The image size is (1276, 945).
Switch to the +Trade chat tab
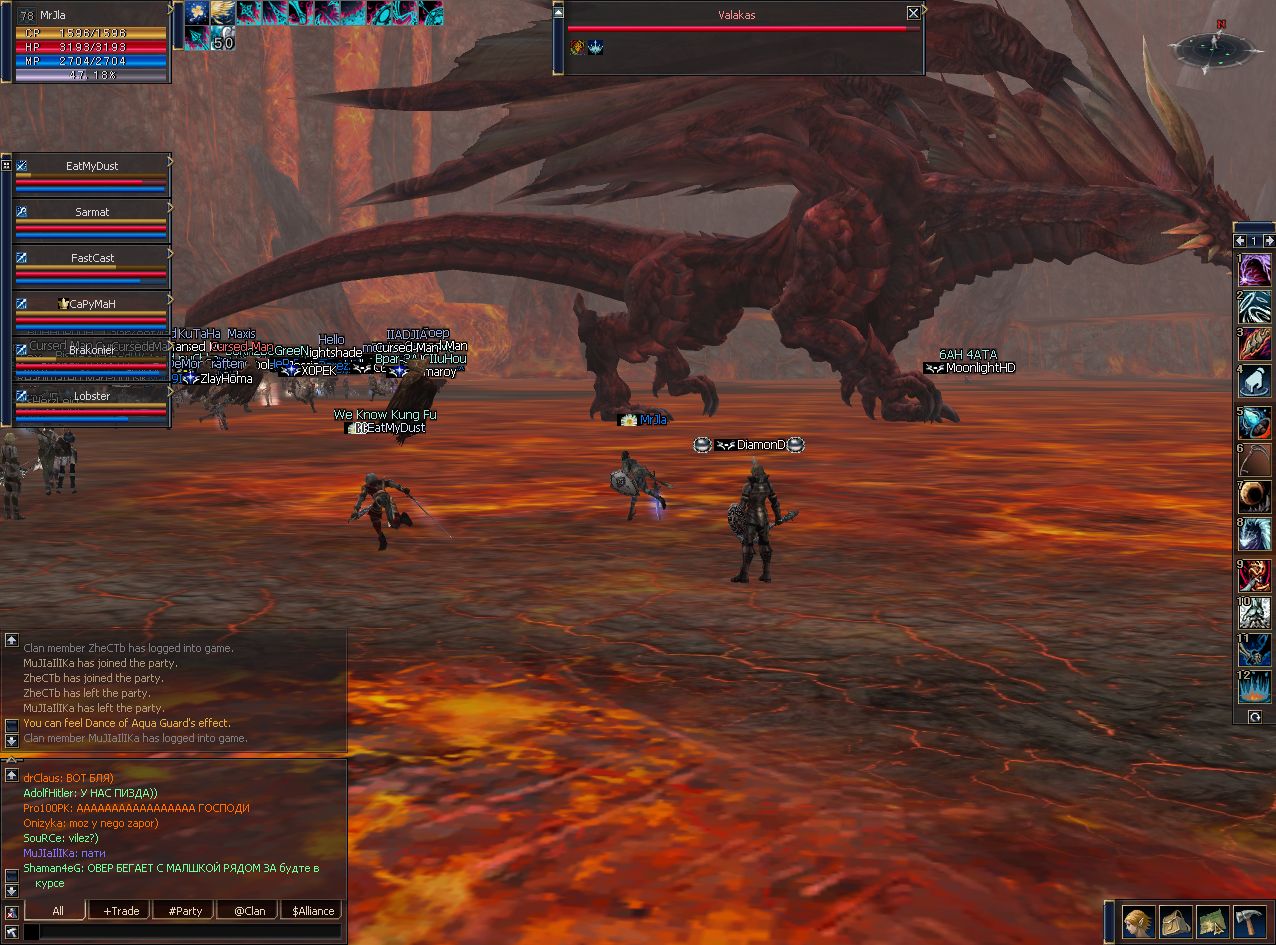tap(118, 911)
